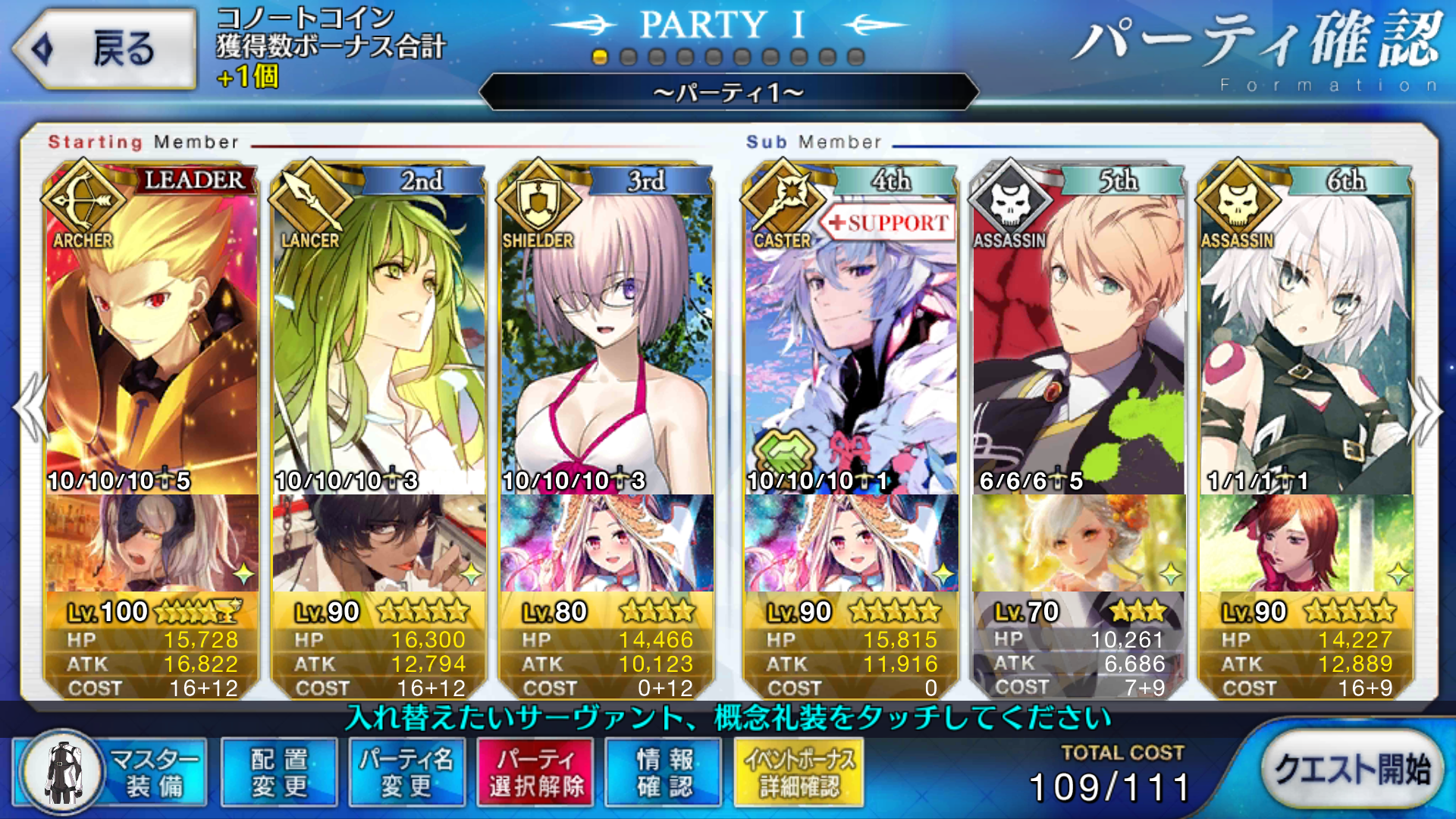Open マスター装備 master equipment
Screen dimensions: 1456x819
click(x=111, y=773)
